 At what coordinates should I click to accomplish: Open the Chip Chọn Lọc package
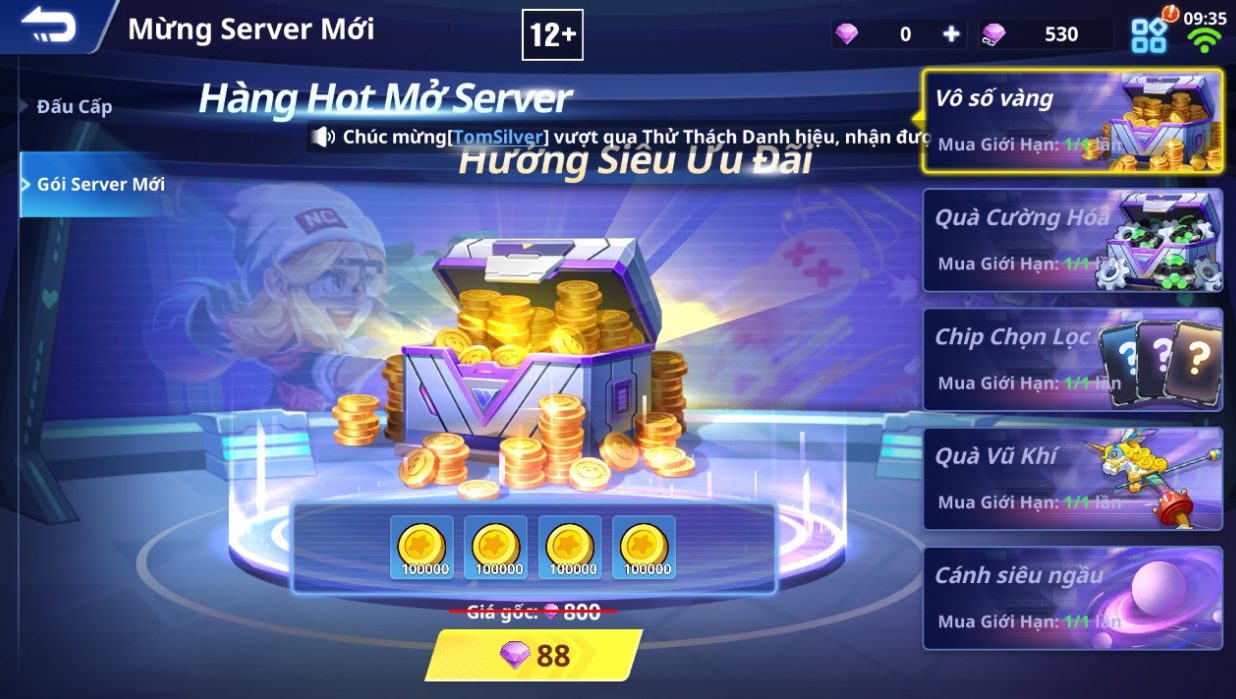click(x=1071, y=359)
